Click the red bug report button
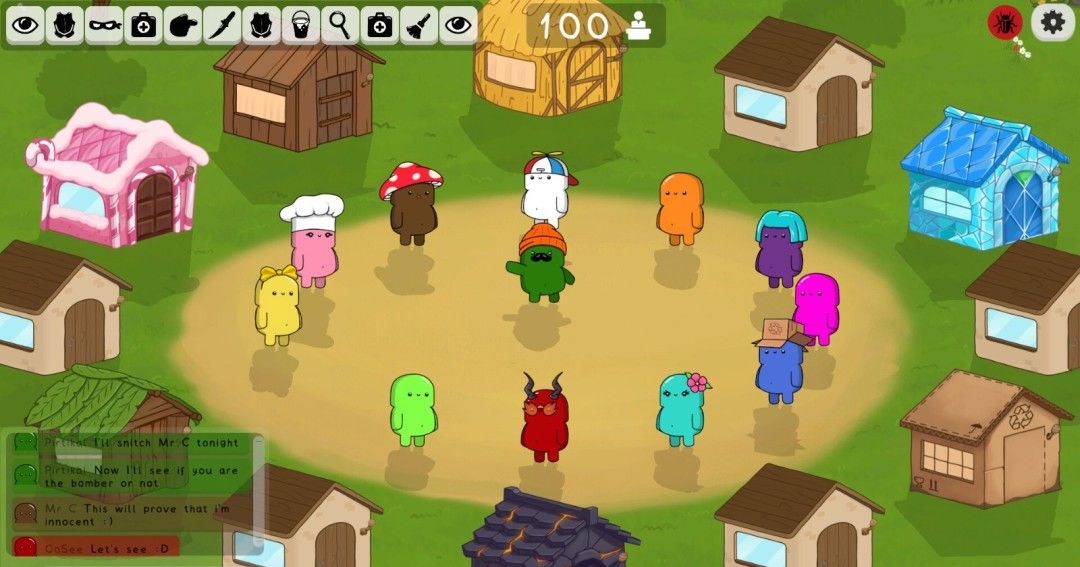The height and width of the screenshot is (567, 1080). tap(1004, 22)
